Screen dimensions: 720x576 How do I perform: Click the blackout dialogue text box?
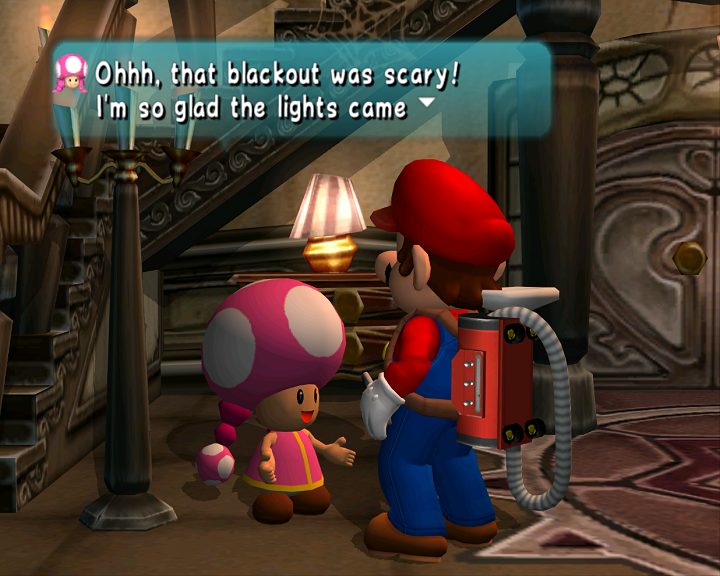pos(300,89)
